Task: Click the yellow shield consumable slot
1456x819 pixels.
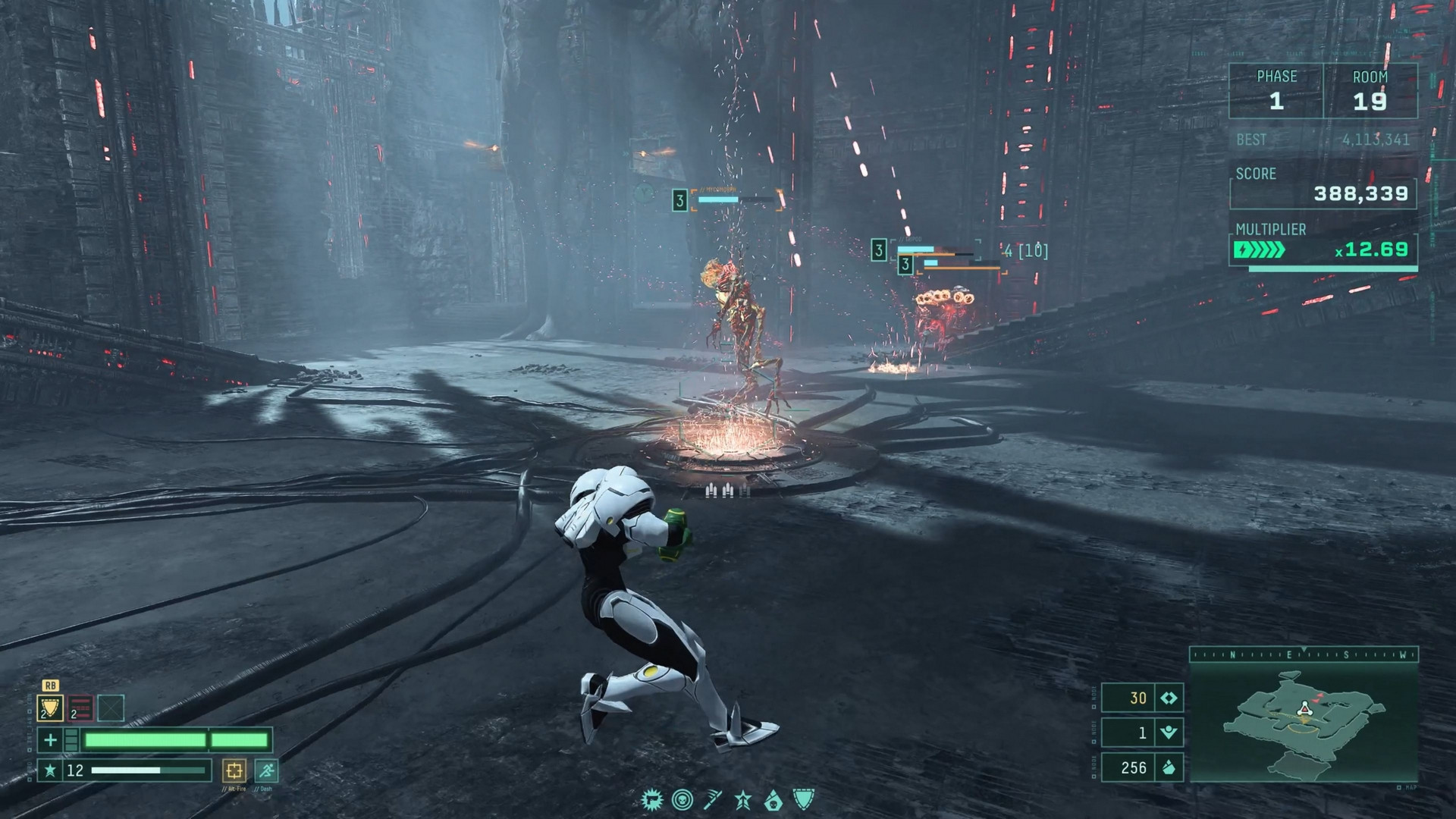Action: point(50,708)
